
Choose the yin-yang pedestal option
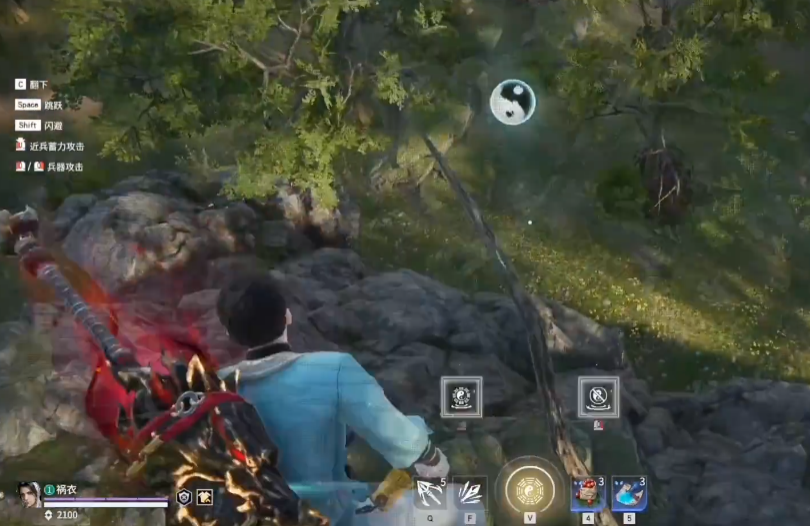pyautogui.click(x=461, y=397)
